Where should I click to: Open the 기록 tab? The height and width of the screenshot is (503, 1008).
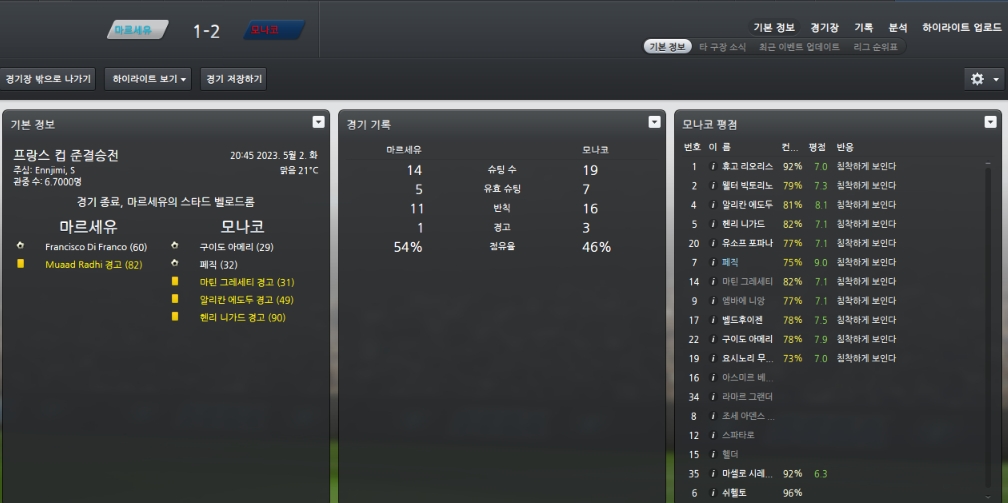[863, 28]
